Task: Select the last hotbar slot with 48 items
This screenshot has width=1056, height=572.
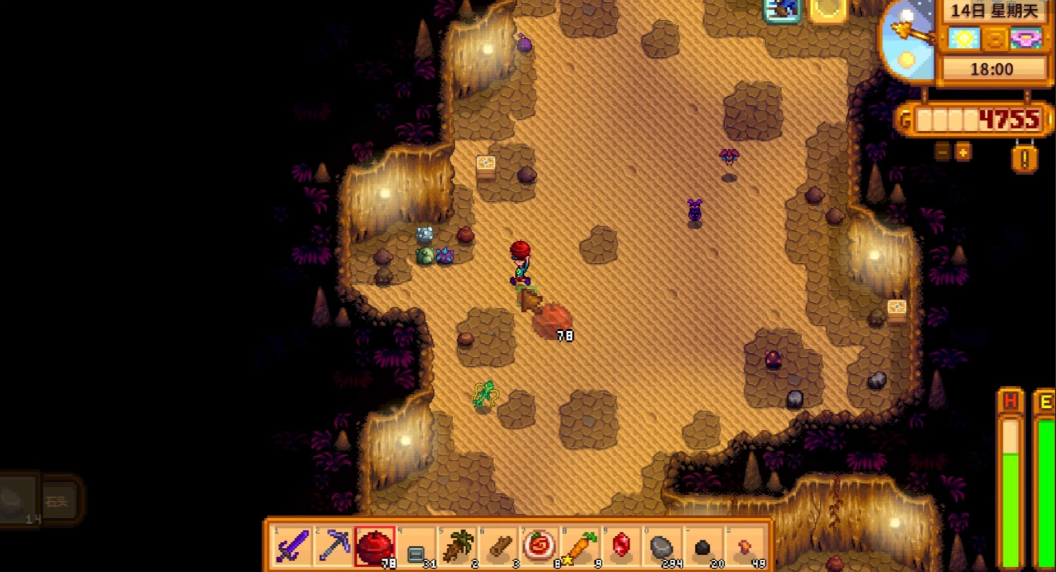Action: tap(746, 546)
